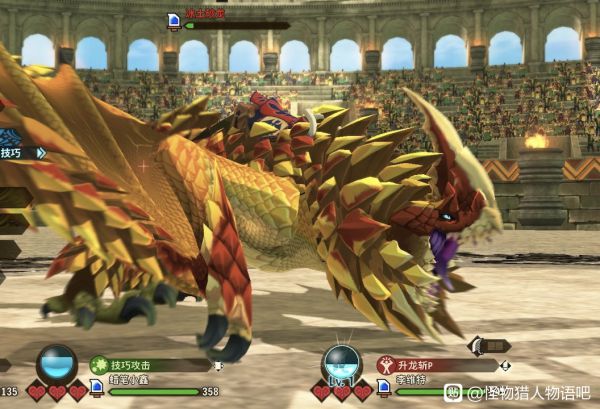
Task: Click the Lv.1 kinship orb beside 升龙斩P
Action: [x=342, y=365]
